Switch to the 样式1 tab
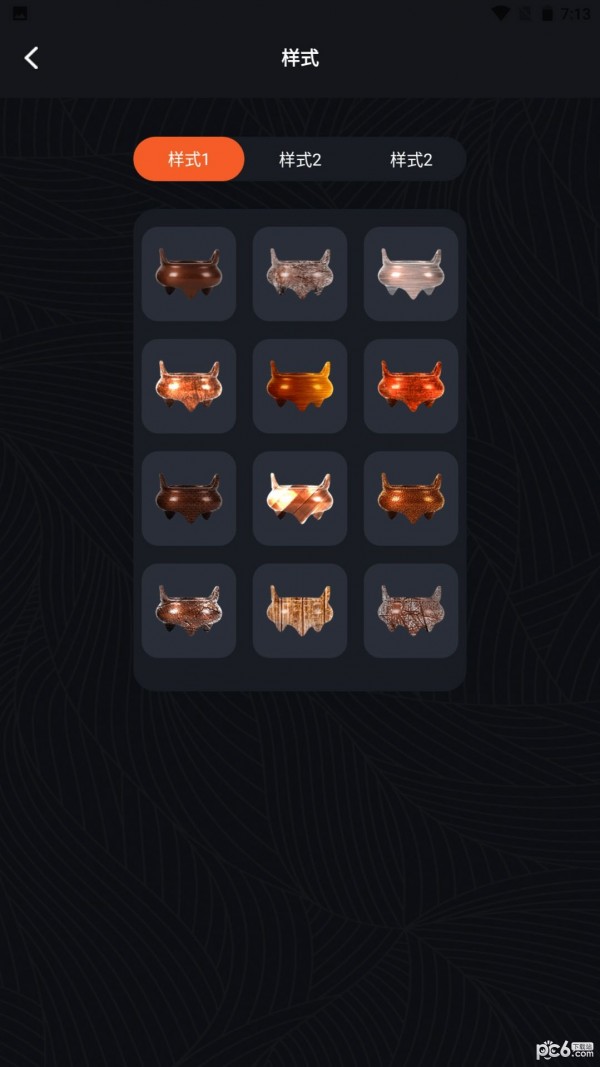The width and height of the screenshot is (600, 1067). pos(189,159)
